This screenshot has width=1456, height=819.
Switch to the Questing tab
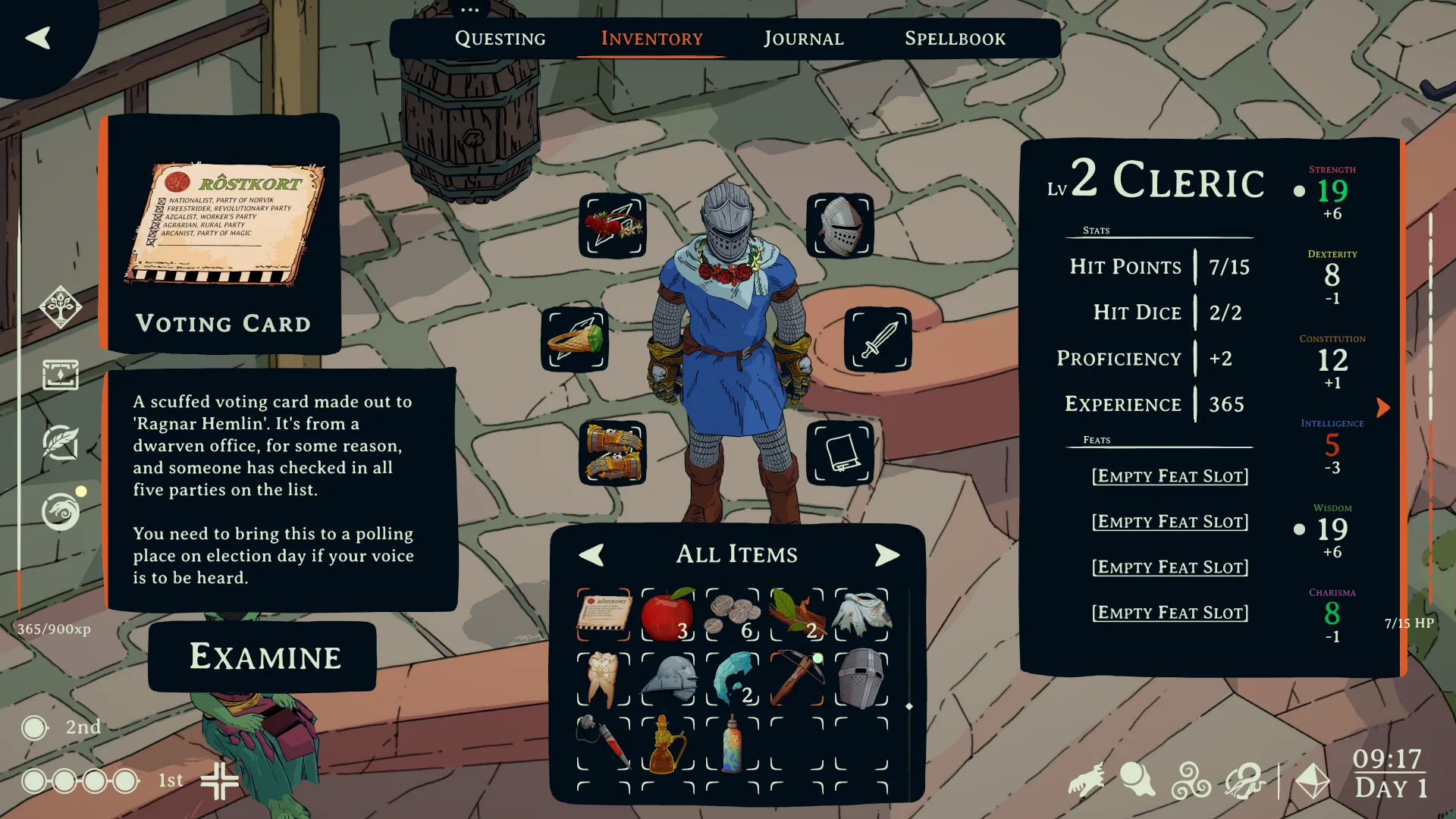[500, 39]
